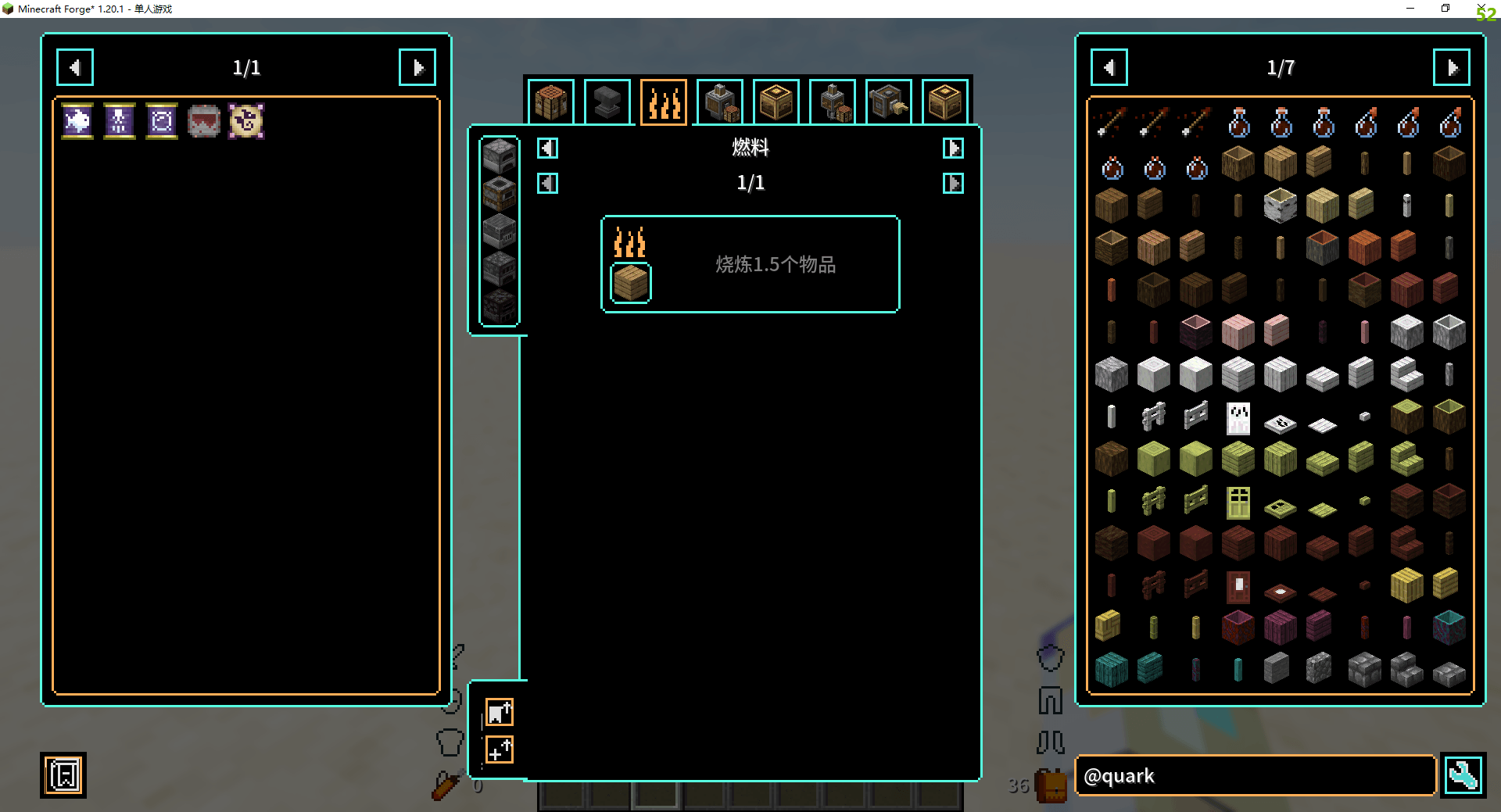
Task: Select the furnace workstation icon
Action: [499, 156]
